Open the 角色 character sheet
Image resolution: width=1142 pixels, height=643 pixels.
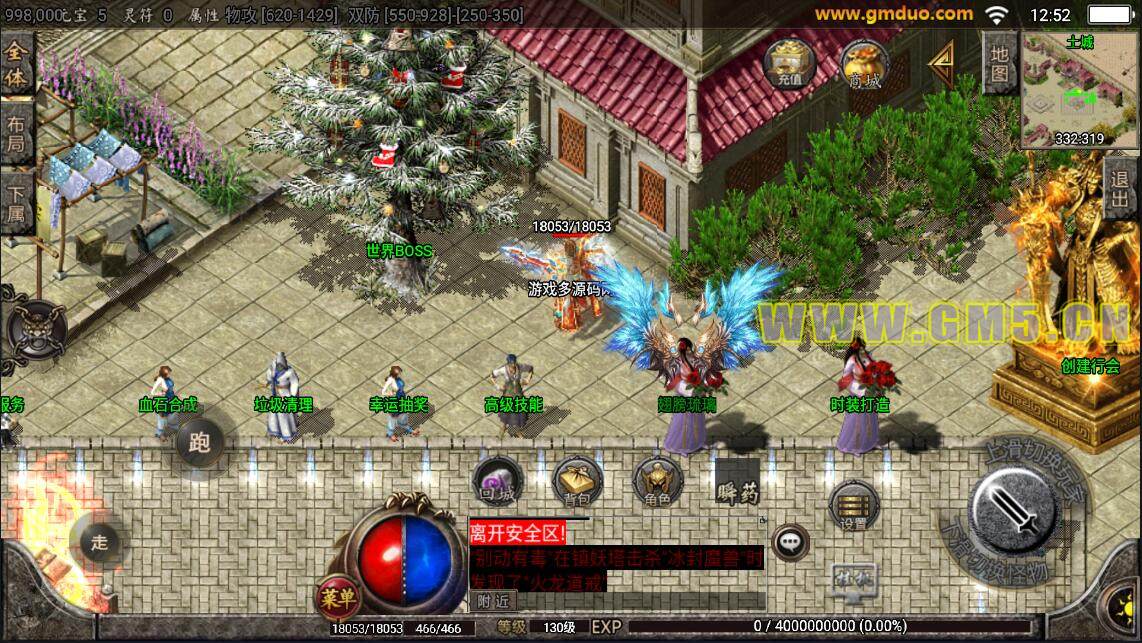tap(658, 482)
